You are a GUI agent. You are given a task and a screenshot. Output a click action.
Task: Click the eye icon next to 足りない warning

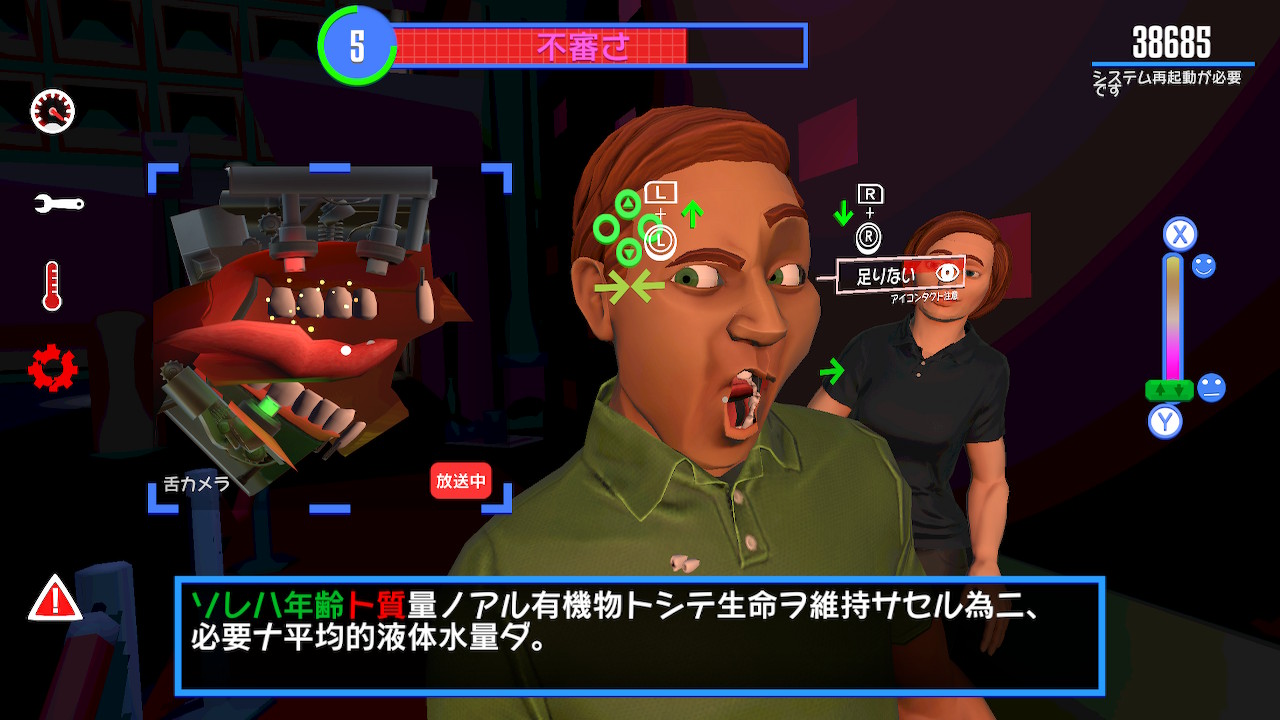click(948, 271)
